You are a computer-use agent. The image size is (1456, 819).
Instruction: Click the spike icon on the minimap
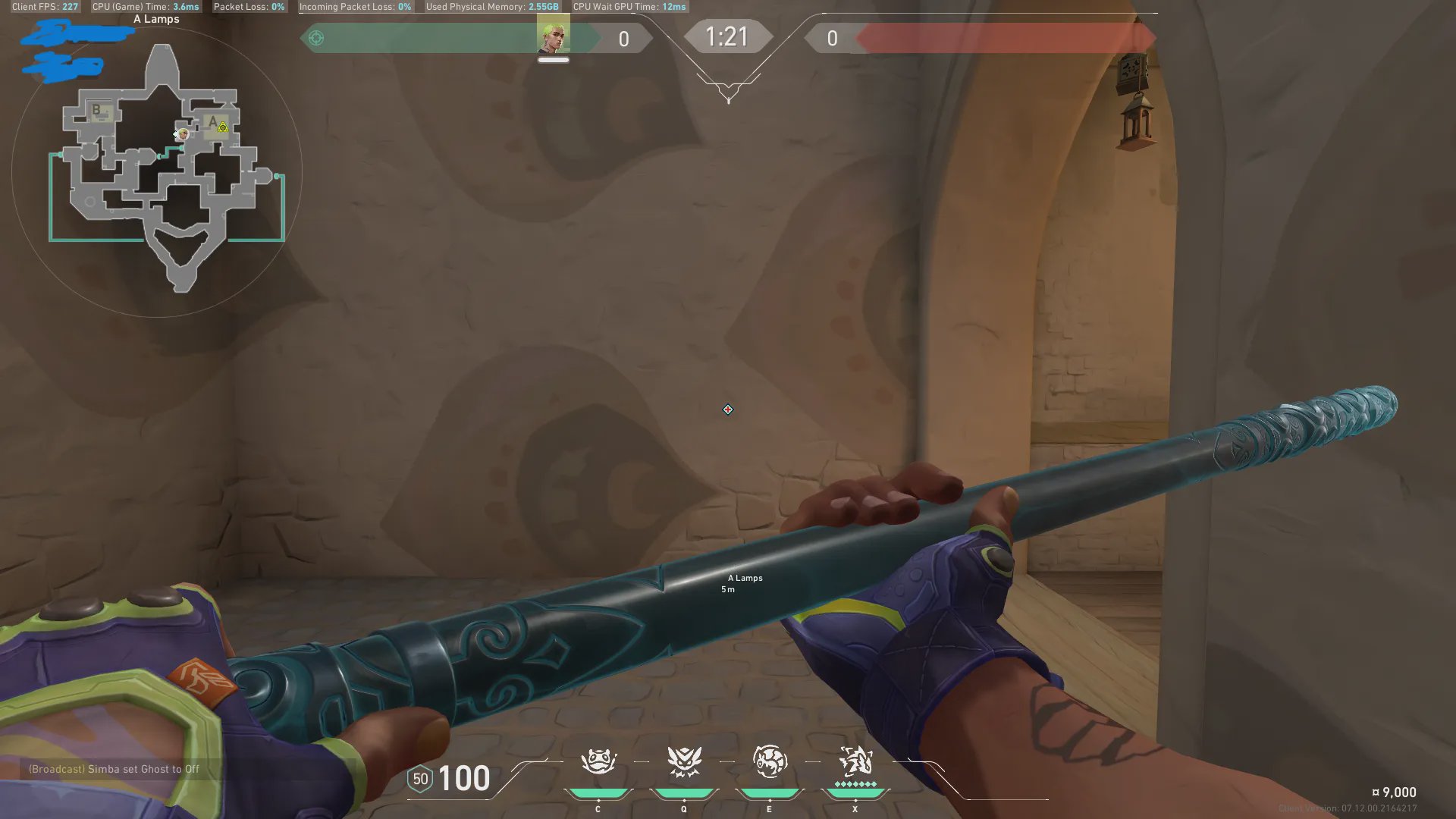223,127
